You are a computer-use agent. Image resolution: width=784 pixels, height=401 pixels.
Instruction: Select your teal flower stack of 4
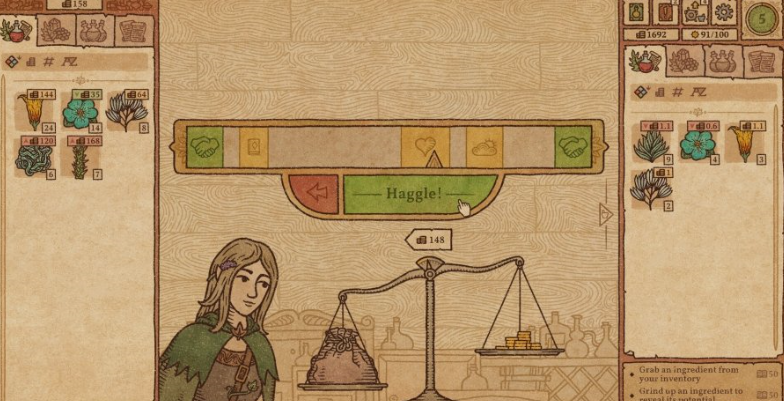(x=697, y=144)
